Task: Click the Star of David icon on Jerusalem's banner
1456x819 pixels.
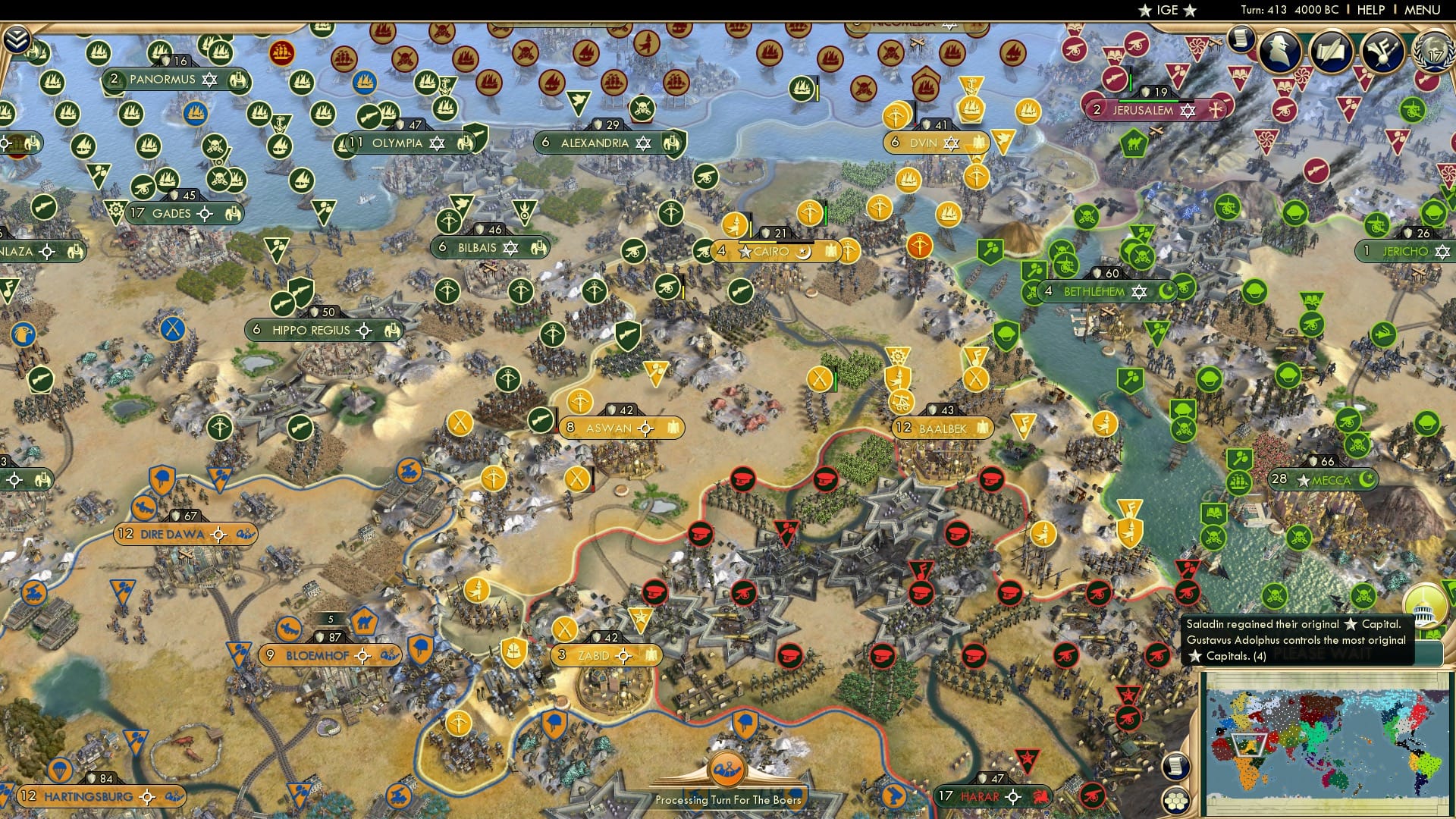Action: point(1188,109)
